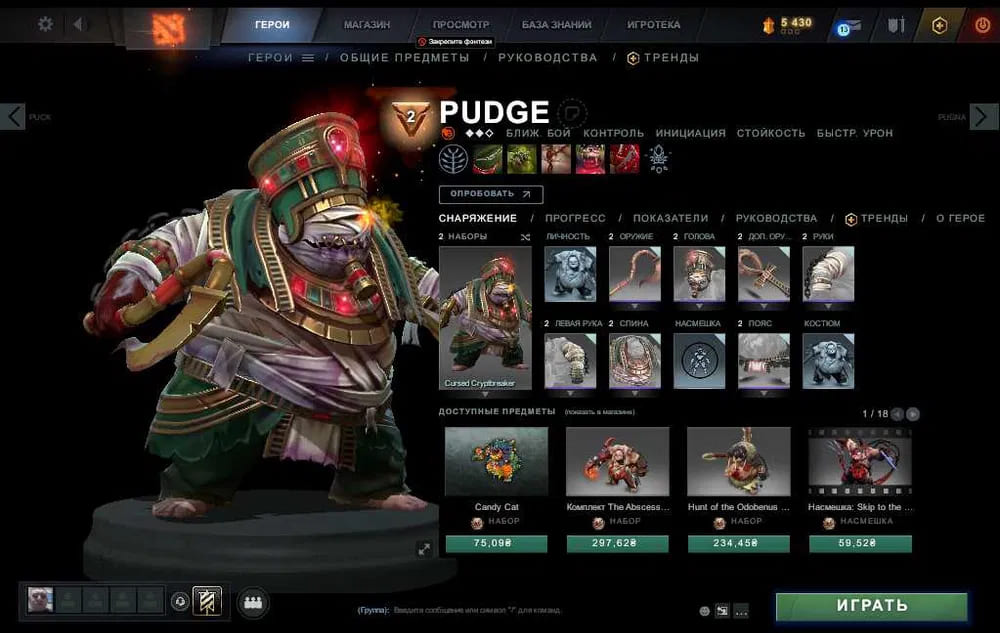Image resolution: width=1000 pixels, height=633 pixels.
Task: Click the ОПРОБОВАТЬ demo hero button
Action: (491, 194)
